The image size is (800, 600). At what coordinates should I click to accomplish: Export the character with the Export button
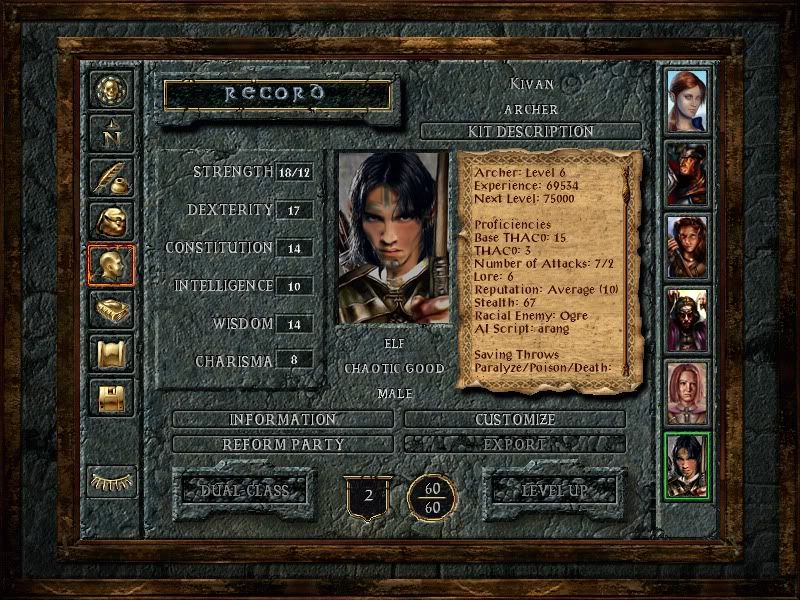514,443
